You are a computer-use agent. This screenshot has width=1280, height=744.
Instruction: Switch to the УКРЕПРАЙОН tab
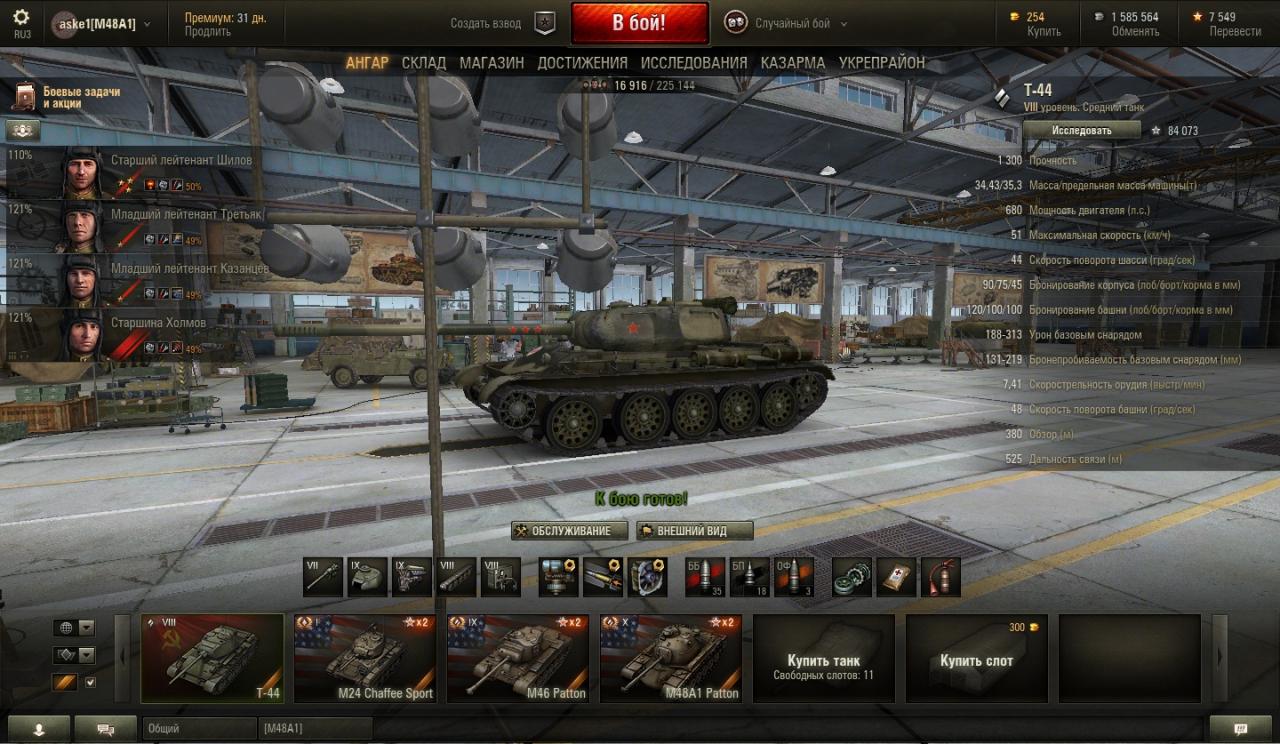[882, 63]
